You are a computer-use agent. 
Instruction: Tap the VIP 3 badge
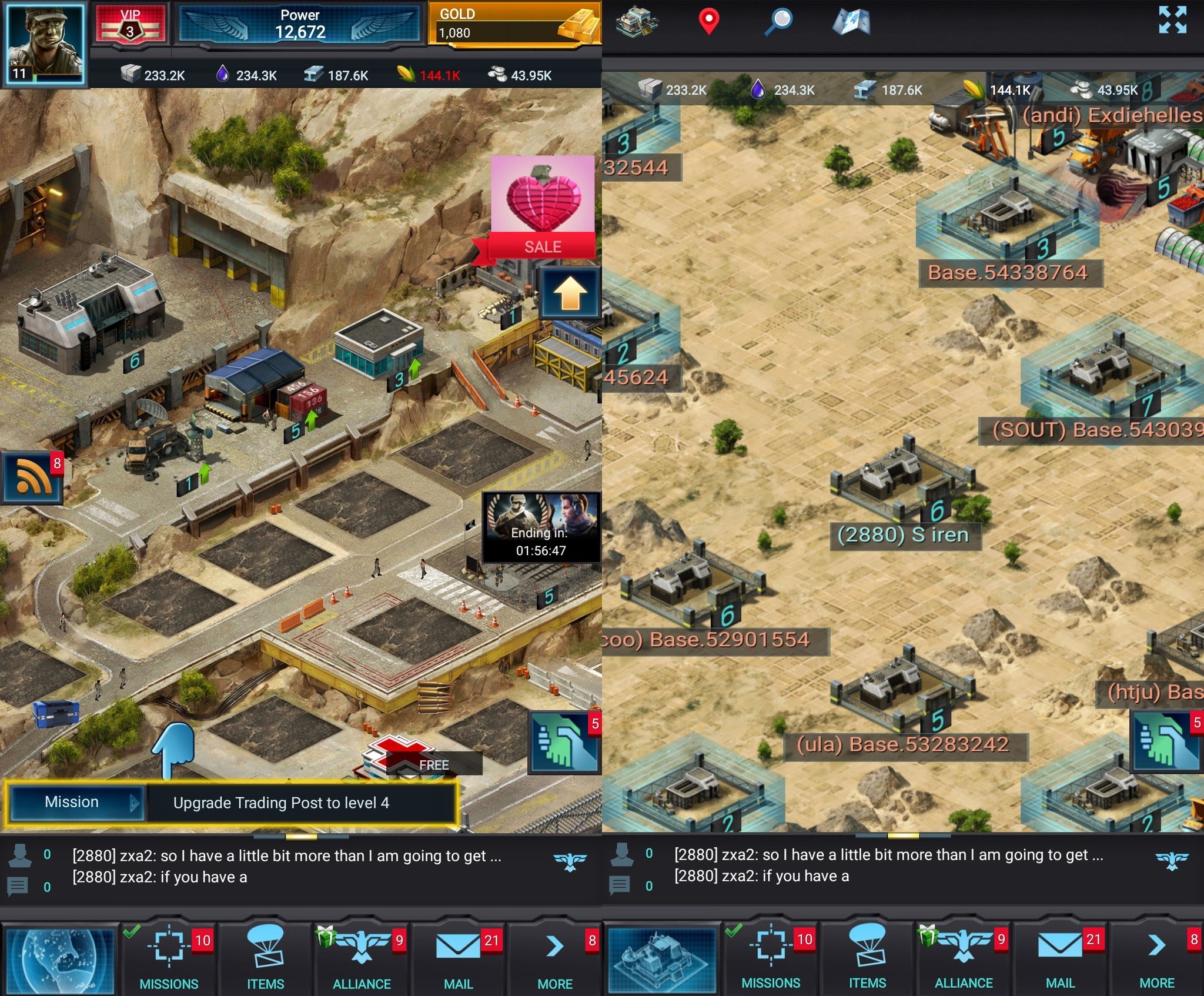point(131,24)
